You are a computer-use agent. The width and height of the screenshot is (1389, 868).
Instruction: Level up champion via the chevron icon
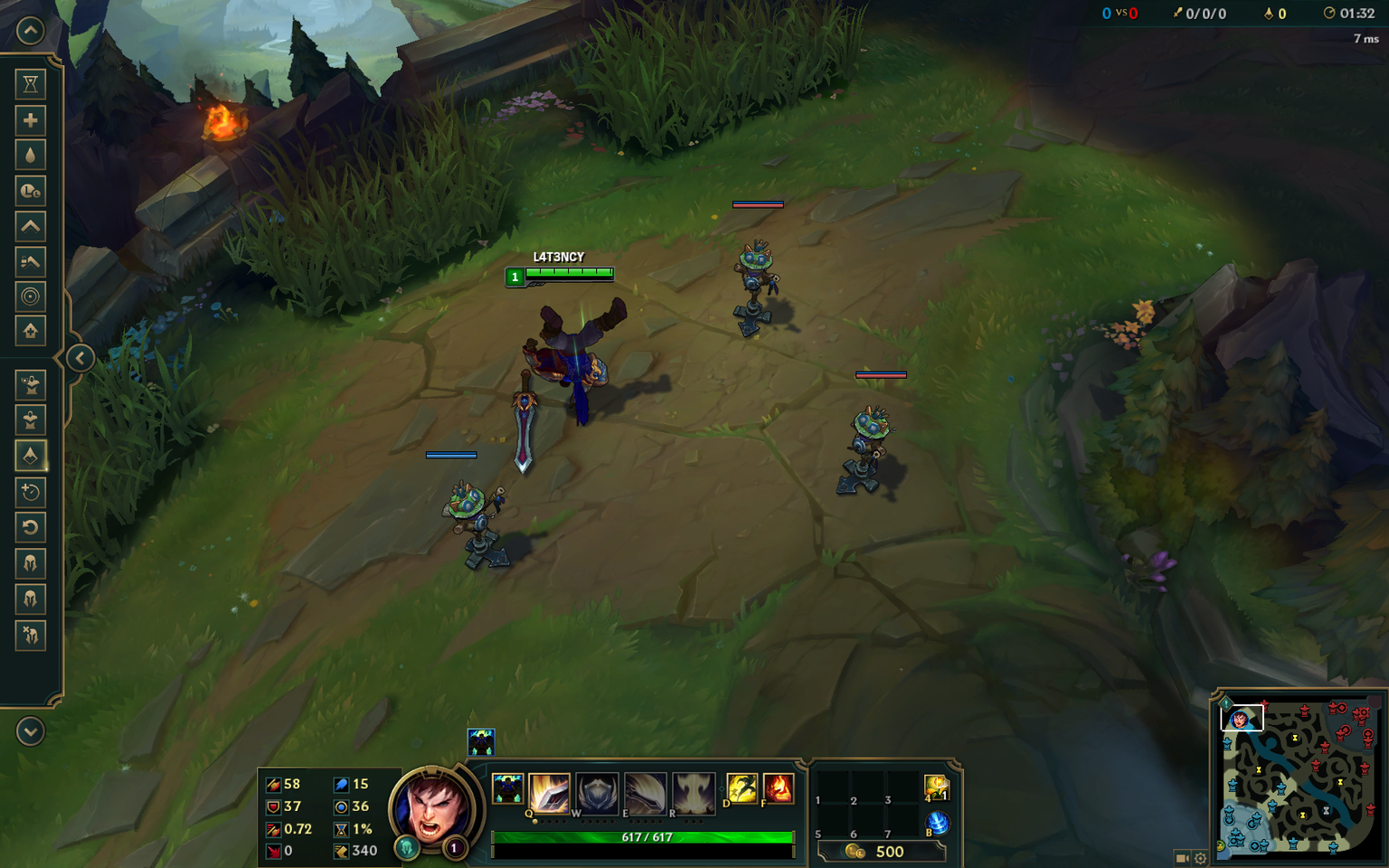point(30,227)
